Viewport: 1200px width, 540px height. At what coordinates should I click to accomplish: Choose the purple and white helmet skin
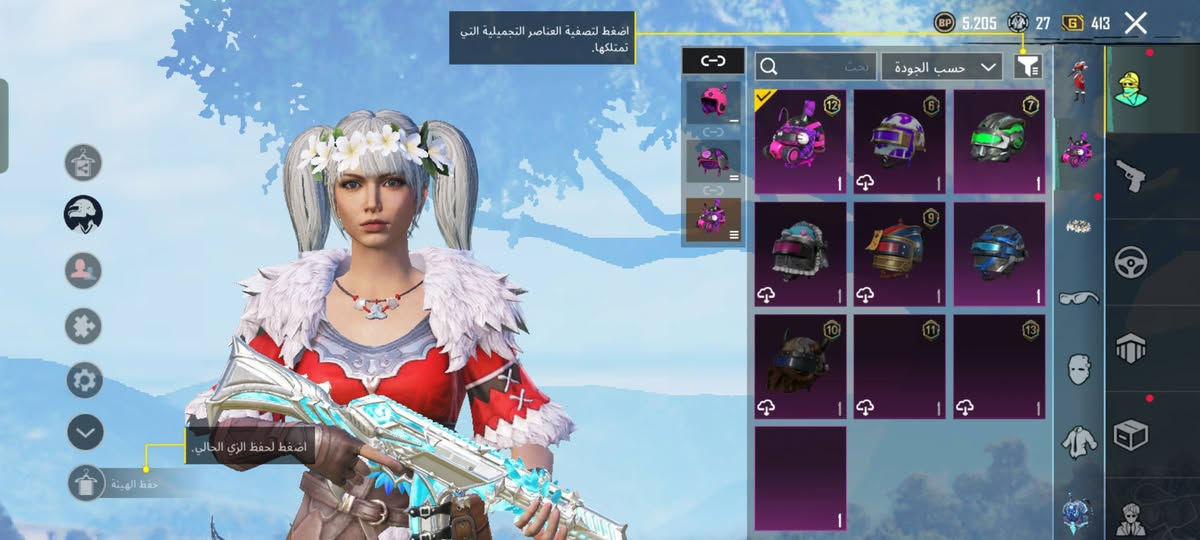(x=899, y=141)
